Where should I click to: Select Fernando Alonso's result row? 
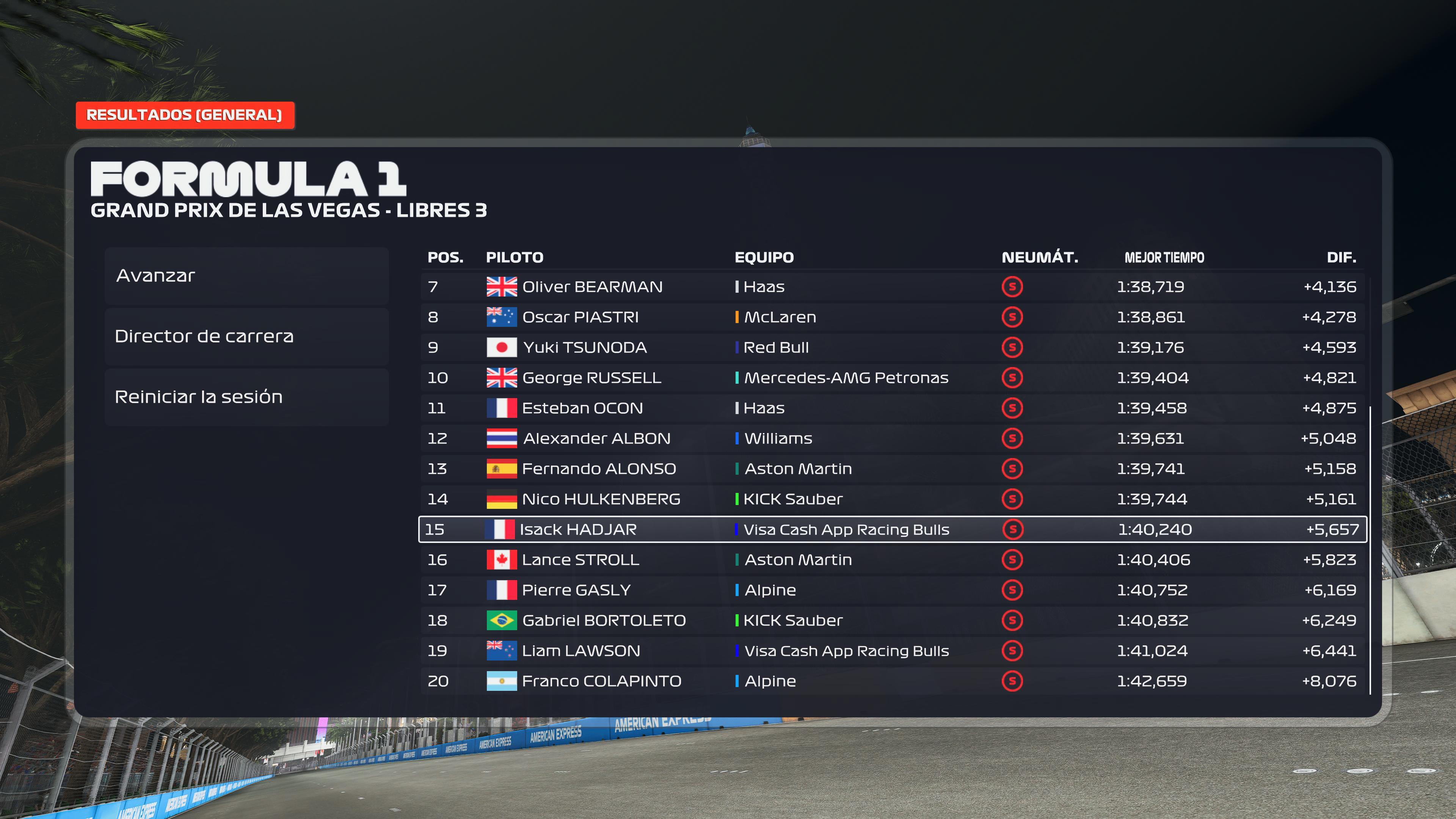[892, 469]
